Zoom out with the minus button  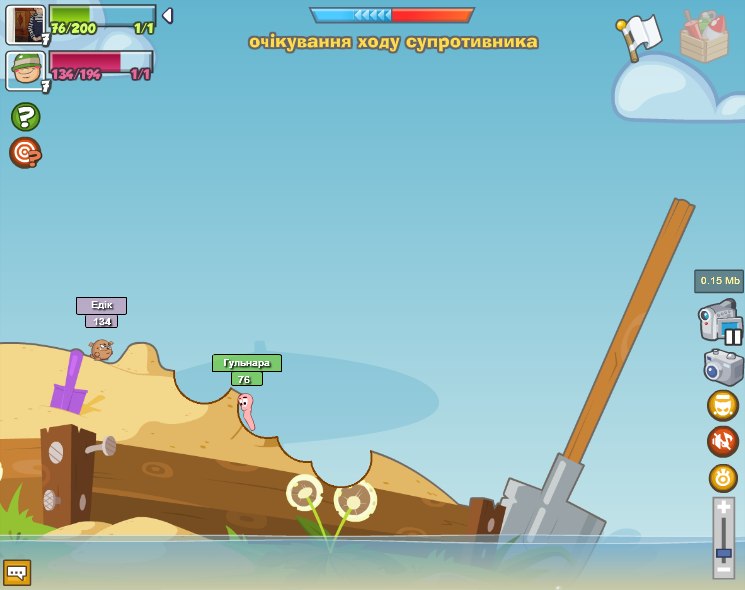(x=723, y=570)
